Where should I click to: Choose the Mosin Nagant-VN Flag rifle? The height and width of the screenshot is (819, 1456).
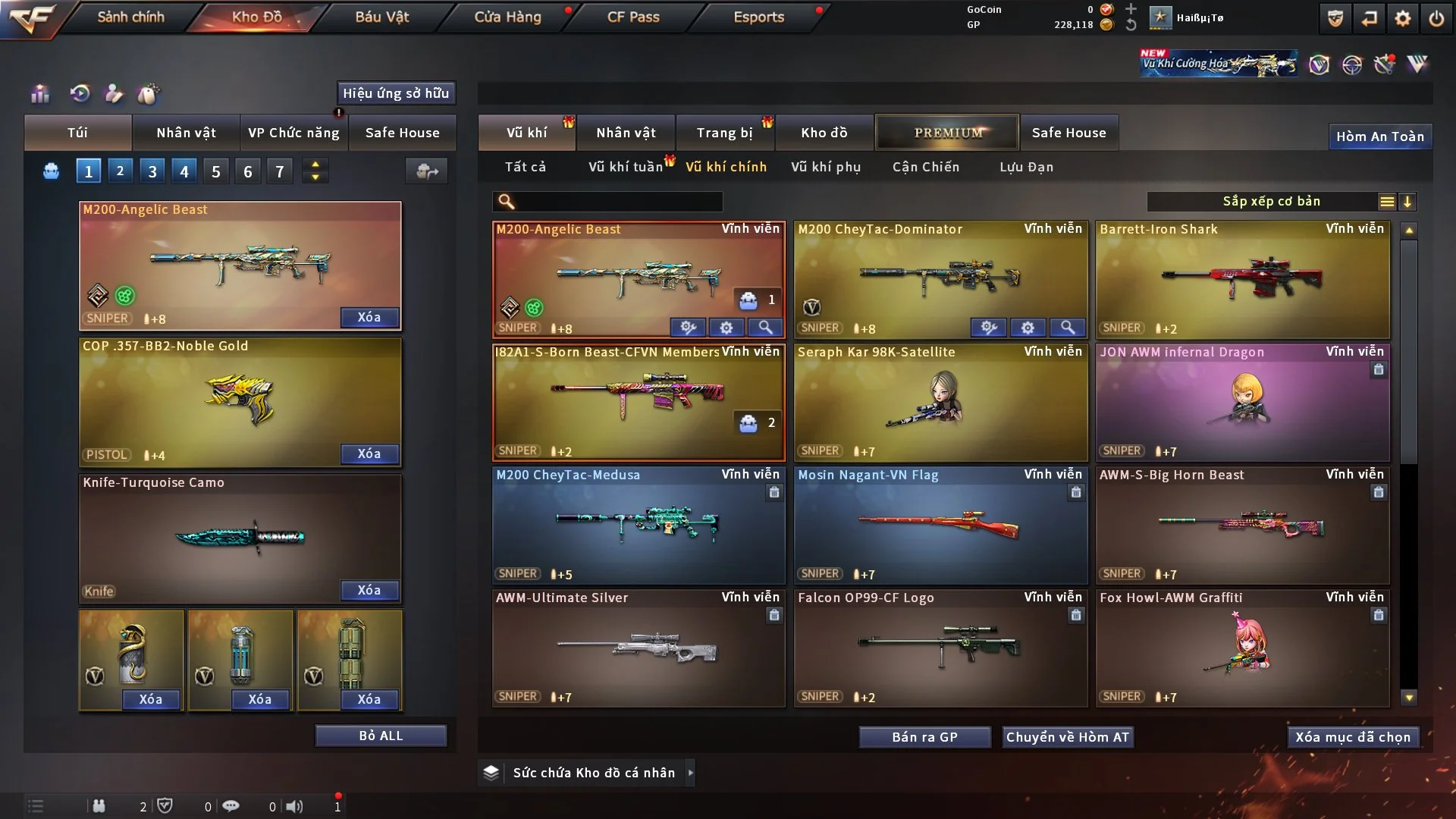tap(940, 525)
